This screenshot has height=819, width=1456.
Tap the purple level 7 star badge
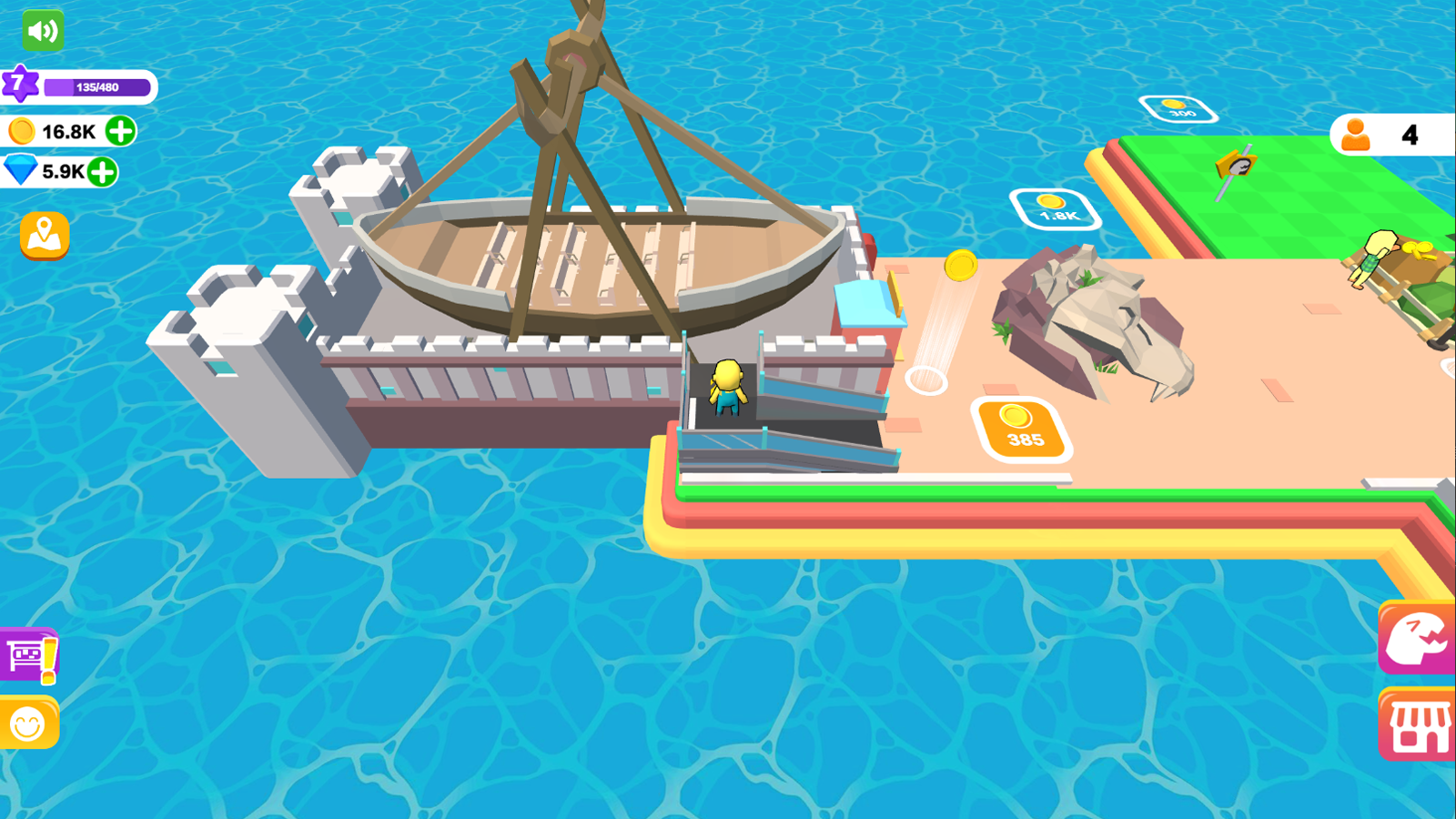click(x=20, y=82)
